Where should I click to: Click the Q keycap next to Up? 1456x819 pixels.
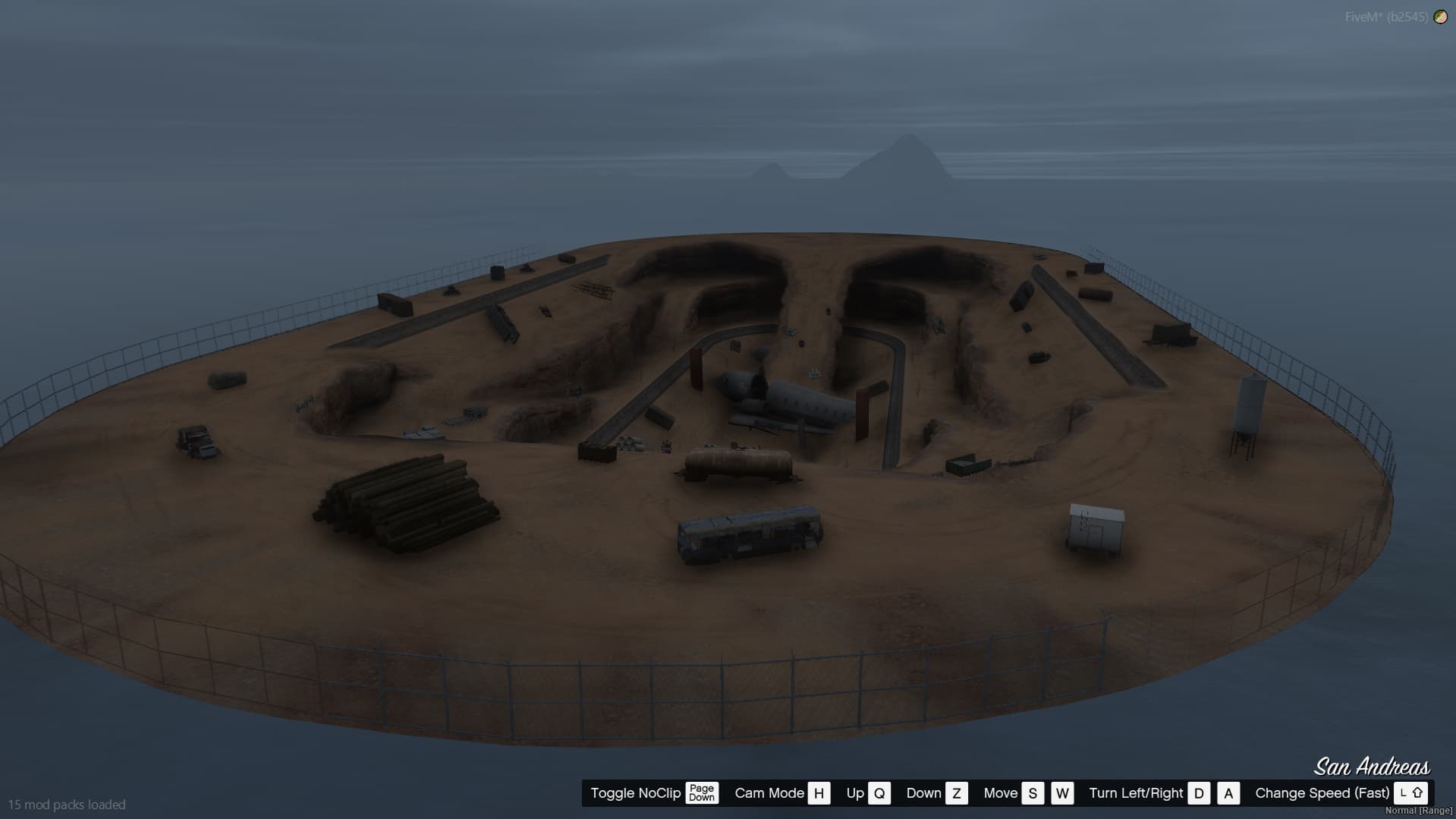[x=879, y=792]
